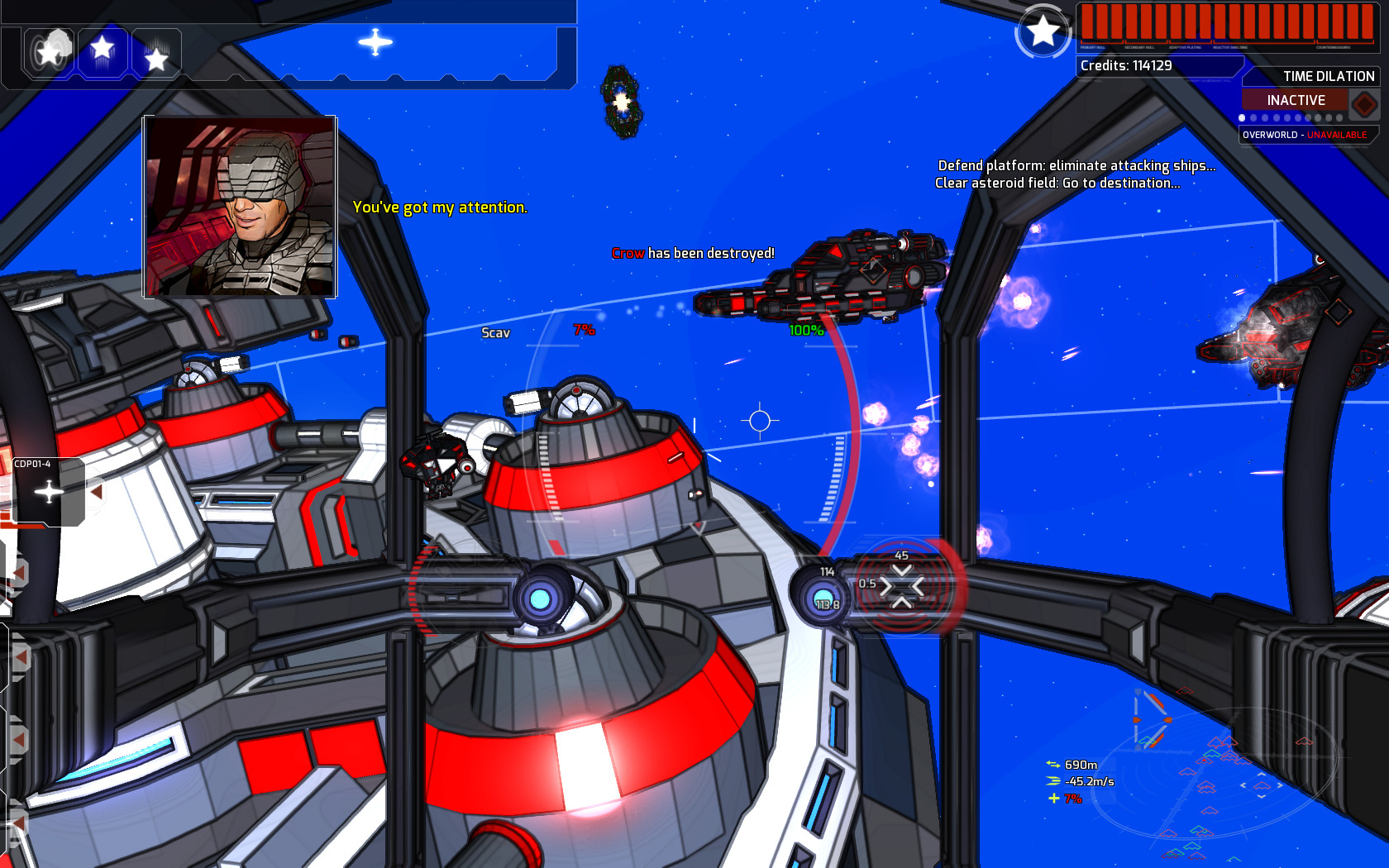Image resolution: width=1389 pixels, height=868 pixels.
Task: Click the distance arrows icon beside 690m readout
Action: pos(1052,765)
